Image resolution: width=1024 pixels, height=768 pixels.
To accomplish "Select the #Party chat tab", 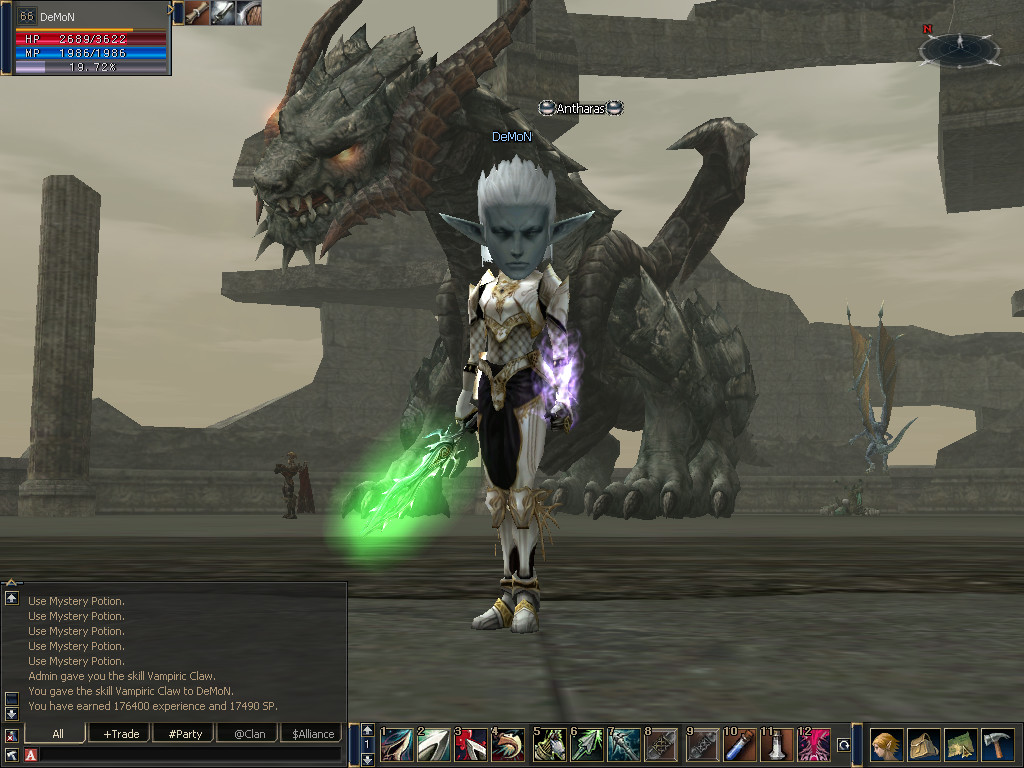I will pyautogui.click(x=185, y=734).
